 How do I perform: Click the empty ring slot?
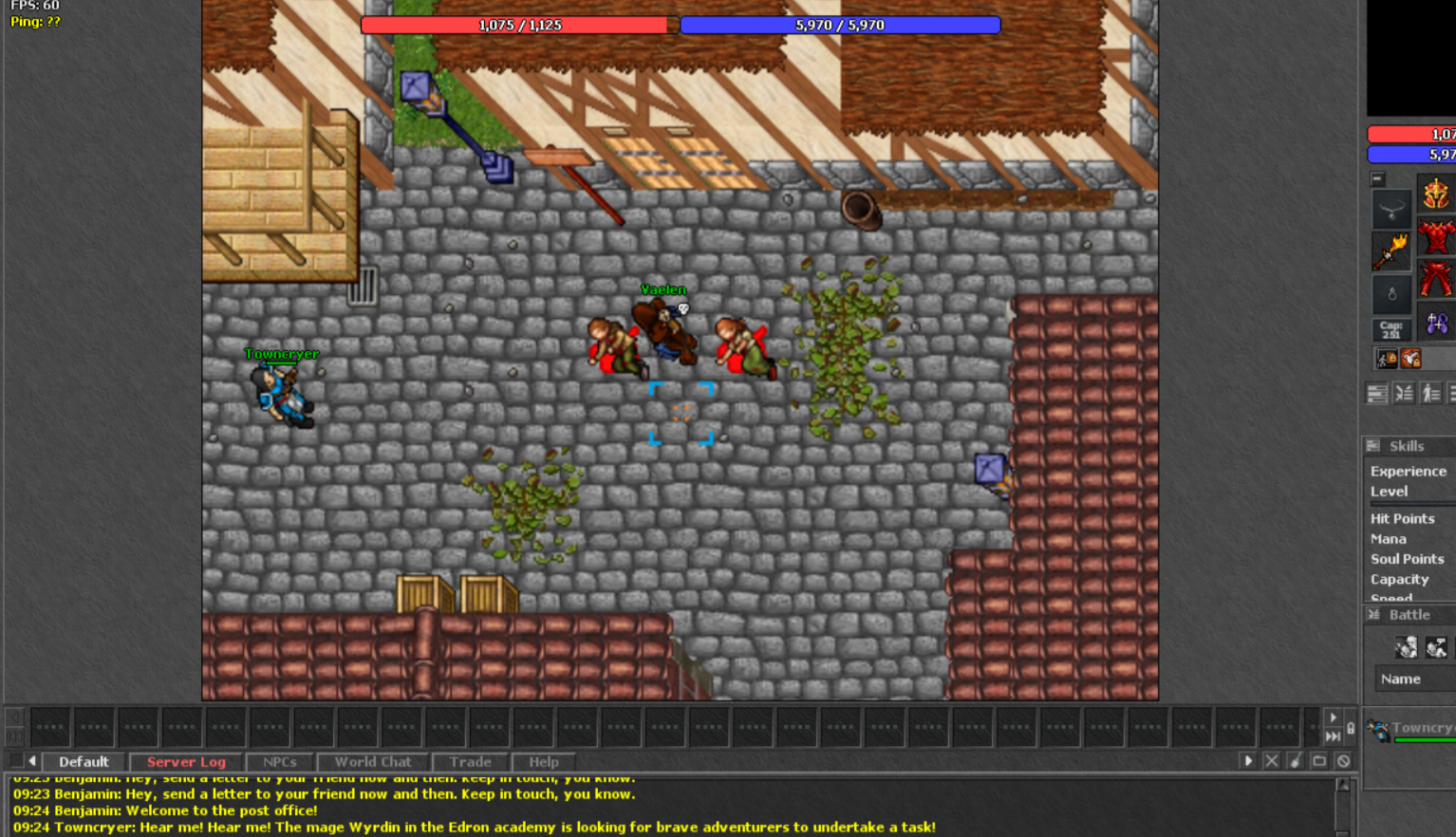click(x=1391, y=294)
